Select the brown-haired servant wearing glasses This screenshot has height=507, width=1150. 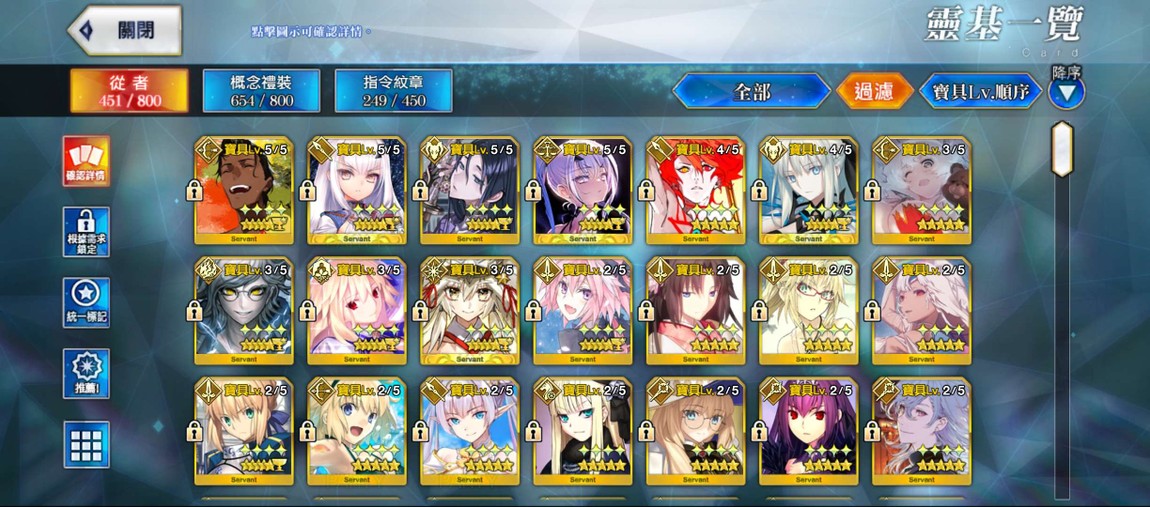click(696, 431)
